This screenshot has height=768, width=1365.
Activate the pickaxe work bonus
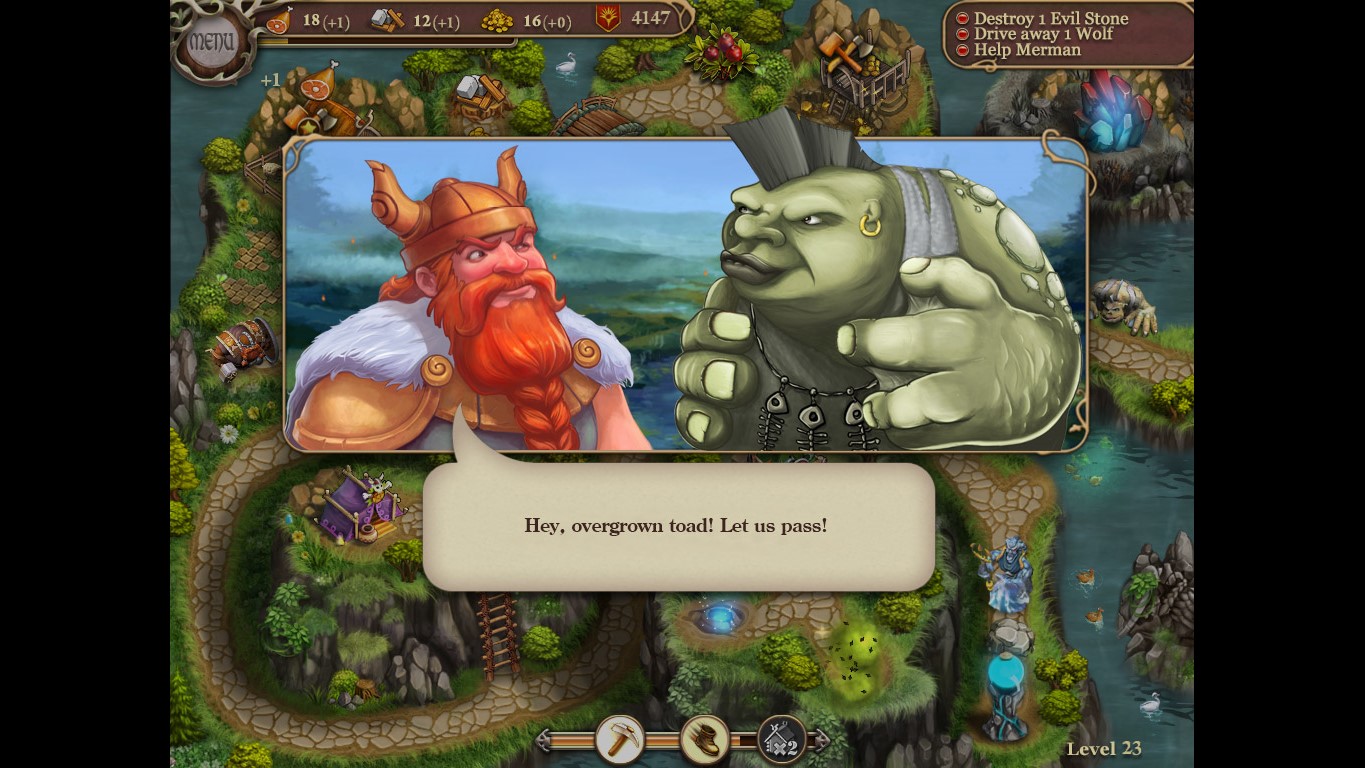click(618, 738)
